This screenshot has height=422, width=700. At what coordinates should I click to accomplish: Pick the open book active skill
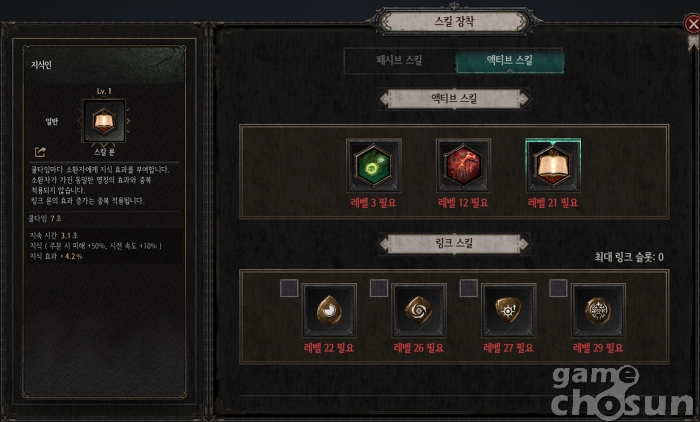552,165
